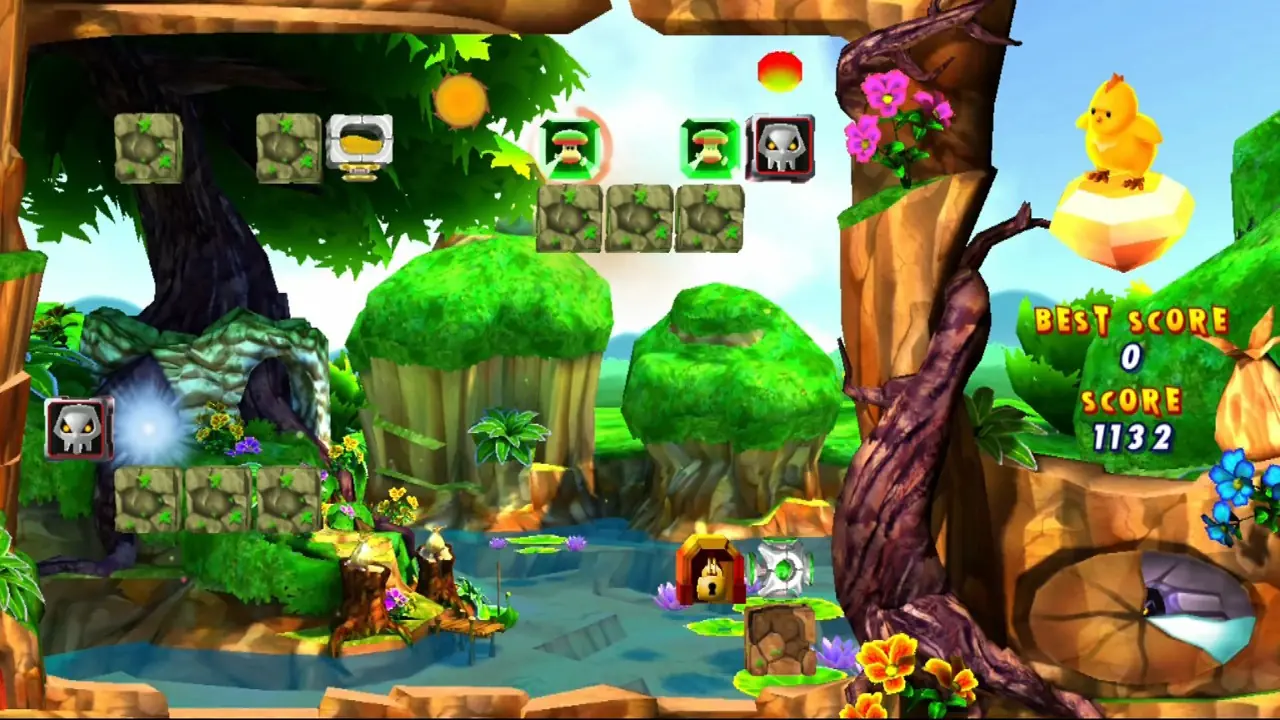This screenshot has width=1280, height=720.
Task: Select the skull hazard block near the tree
Action: (x=781, y=148)
